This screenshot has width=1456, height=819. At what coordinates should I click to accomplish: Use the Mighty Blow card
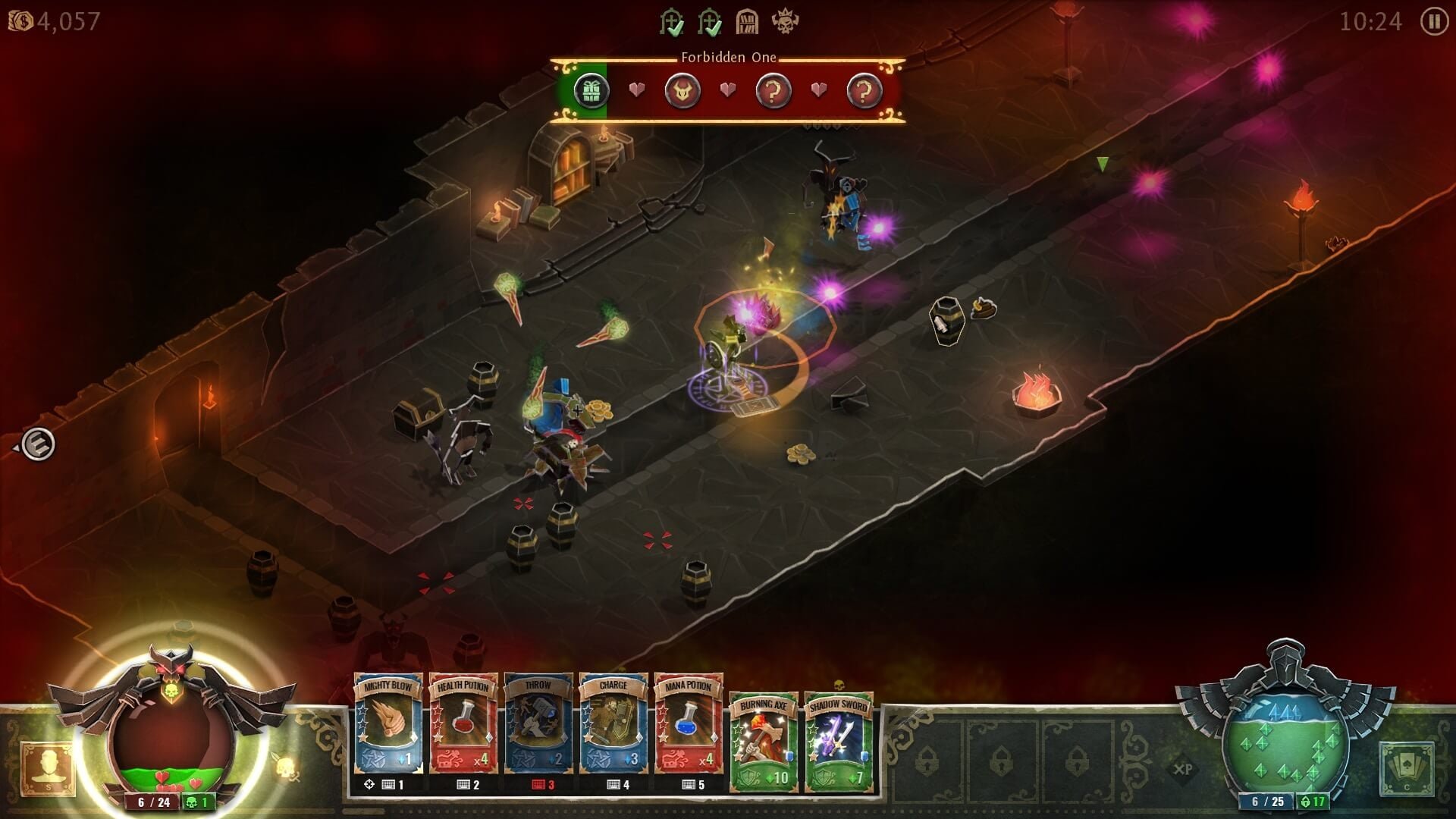pyautogui.click(x=388, y=724)
